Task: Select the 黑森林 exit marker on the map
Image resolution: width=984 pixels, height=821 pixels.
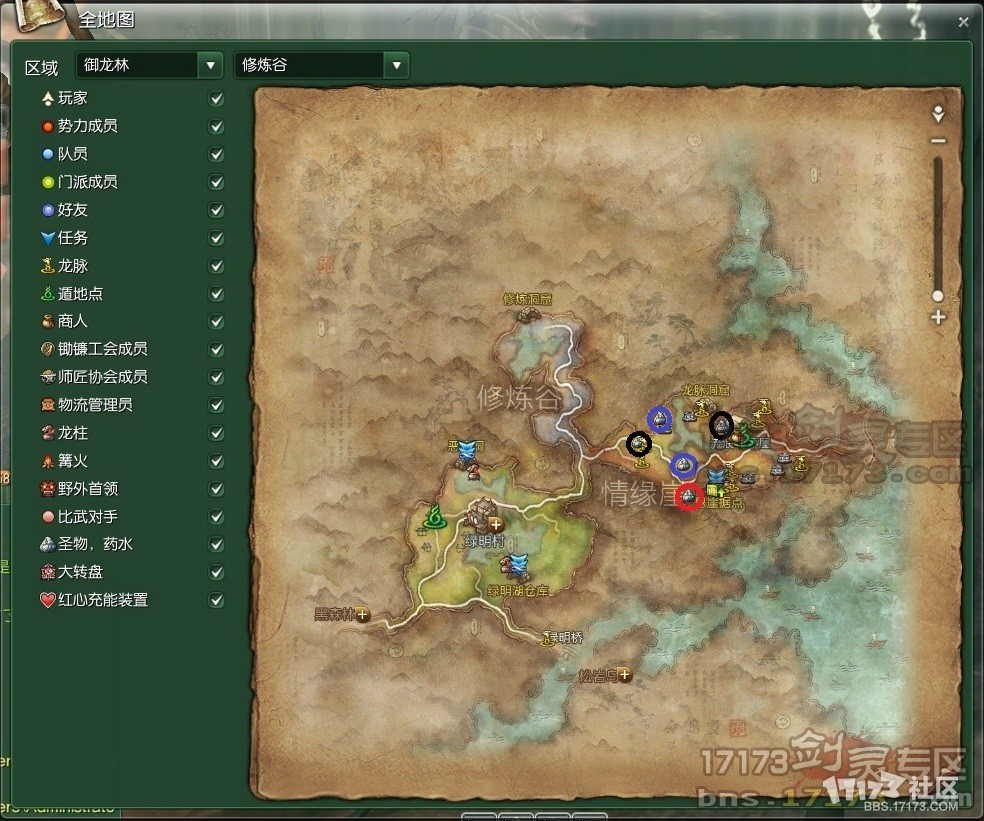Action: [x=362, y=615]
